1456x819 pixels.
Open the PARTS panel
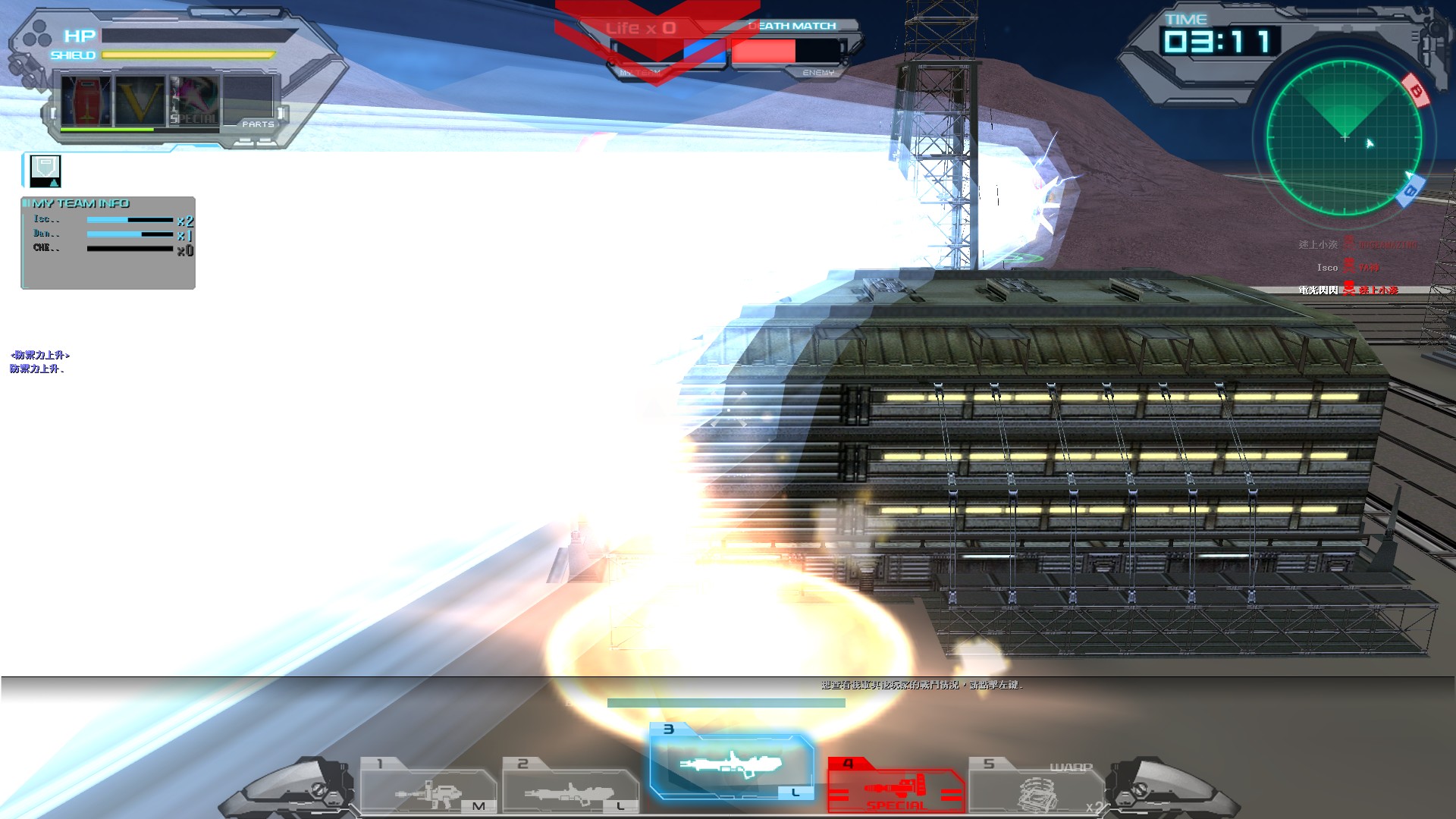(x=259, y=123)
